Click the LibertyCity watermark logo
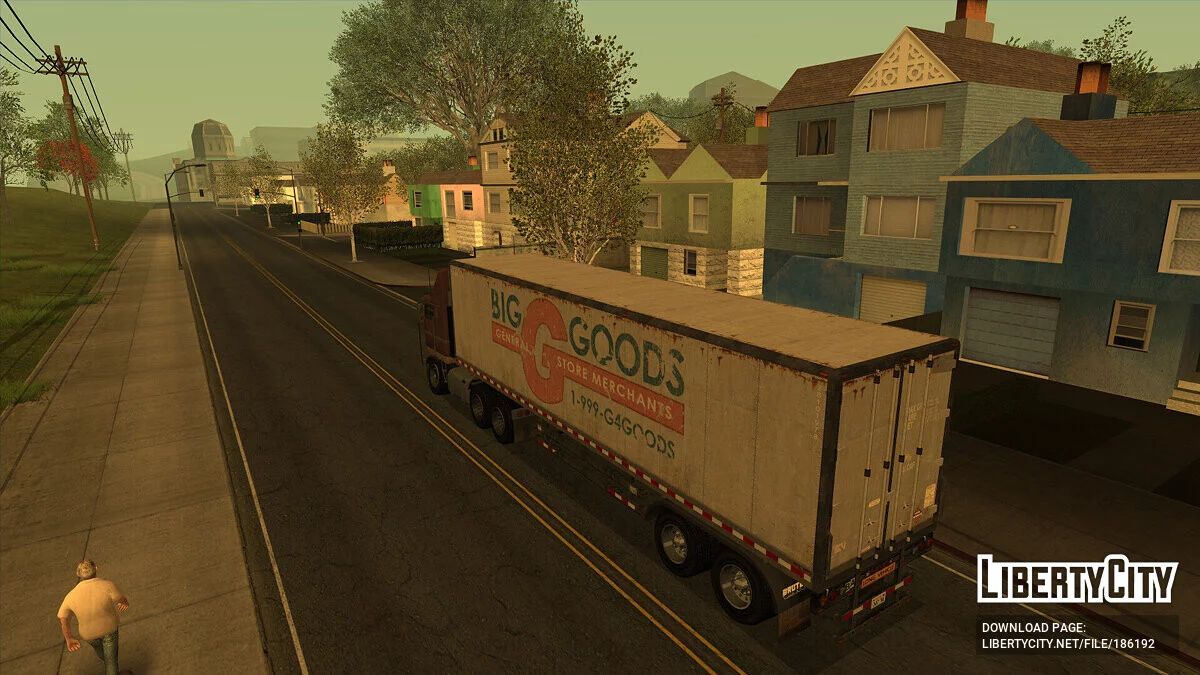1200x675 pixels. (x=1077, y=579)
